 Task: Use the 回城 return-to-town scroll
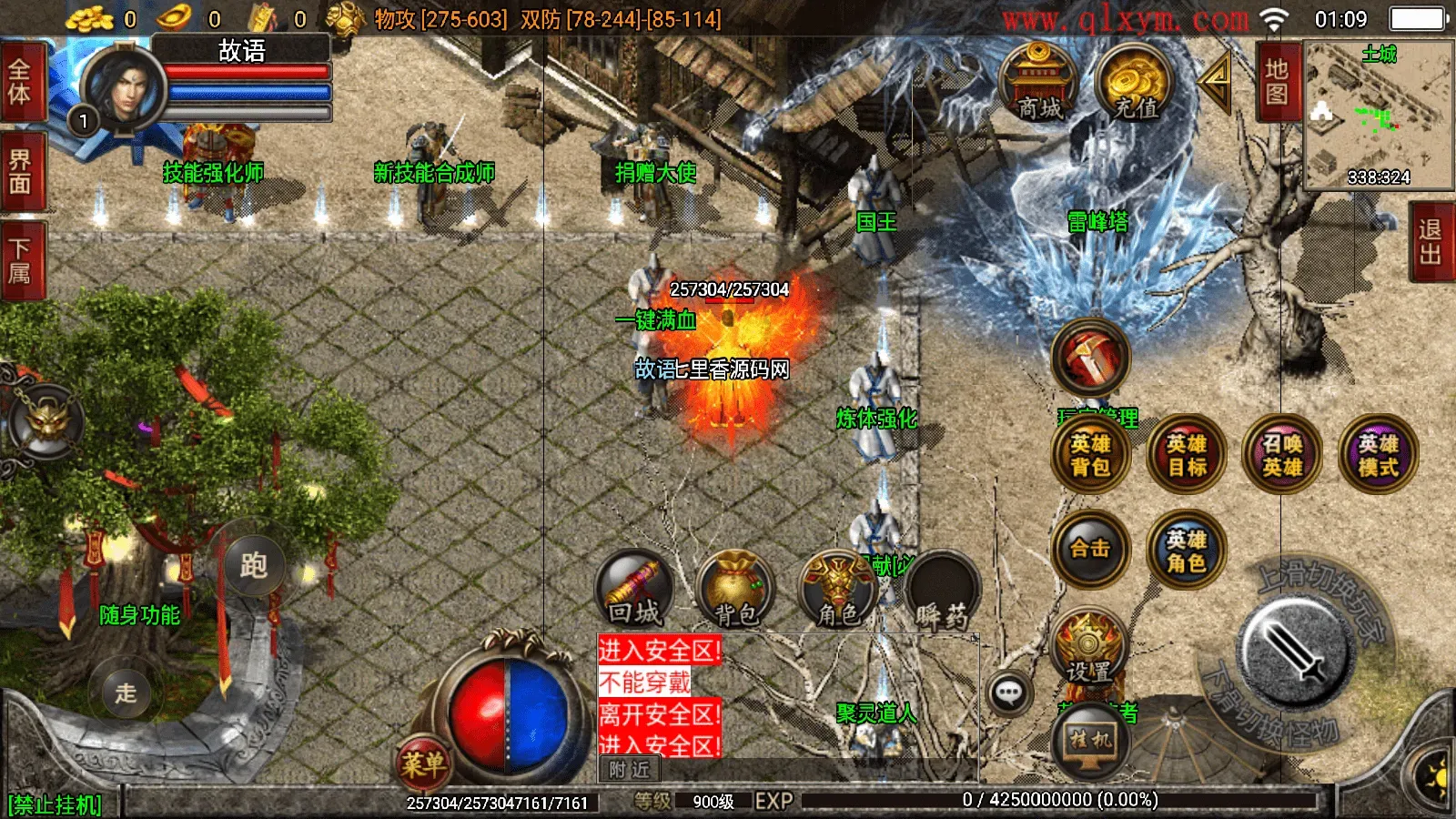[634, 590]
